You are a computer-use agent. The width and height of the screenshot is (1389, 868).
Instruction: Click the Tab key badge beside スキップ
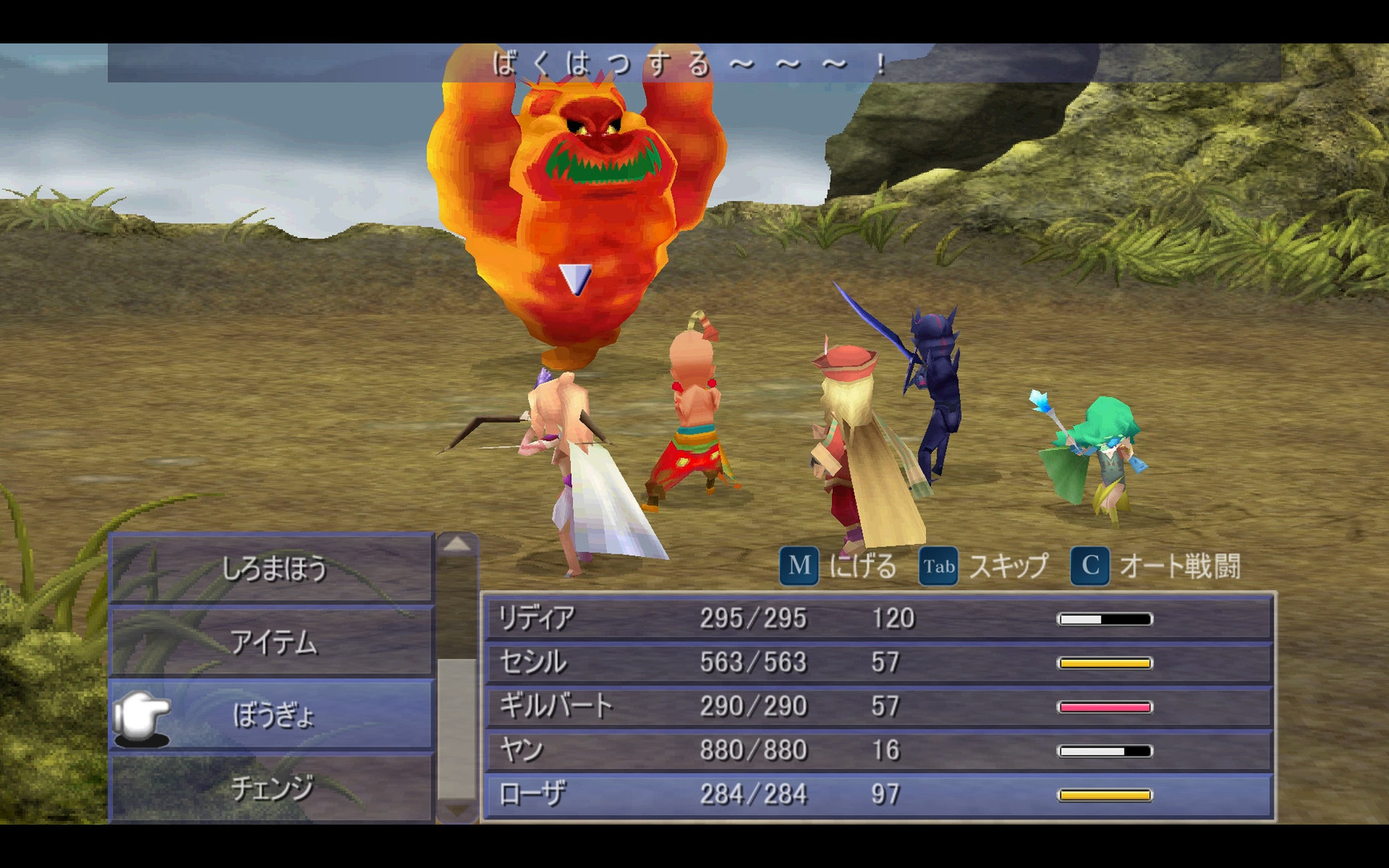(x=938, y=566)
